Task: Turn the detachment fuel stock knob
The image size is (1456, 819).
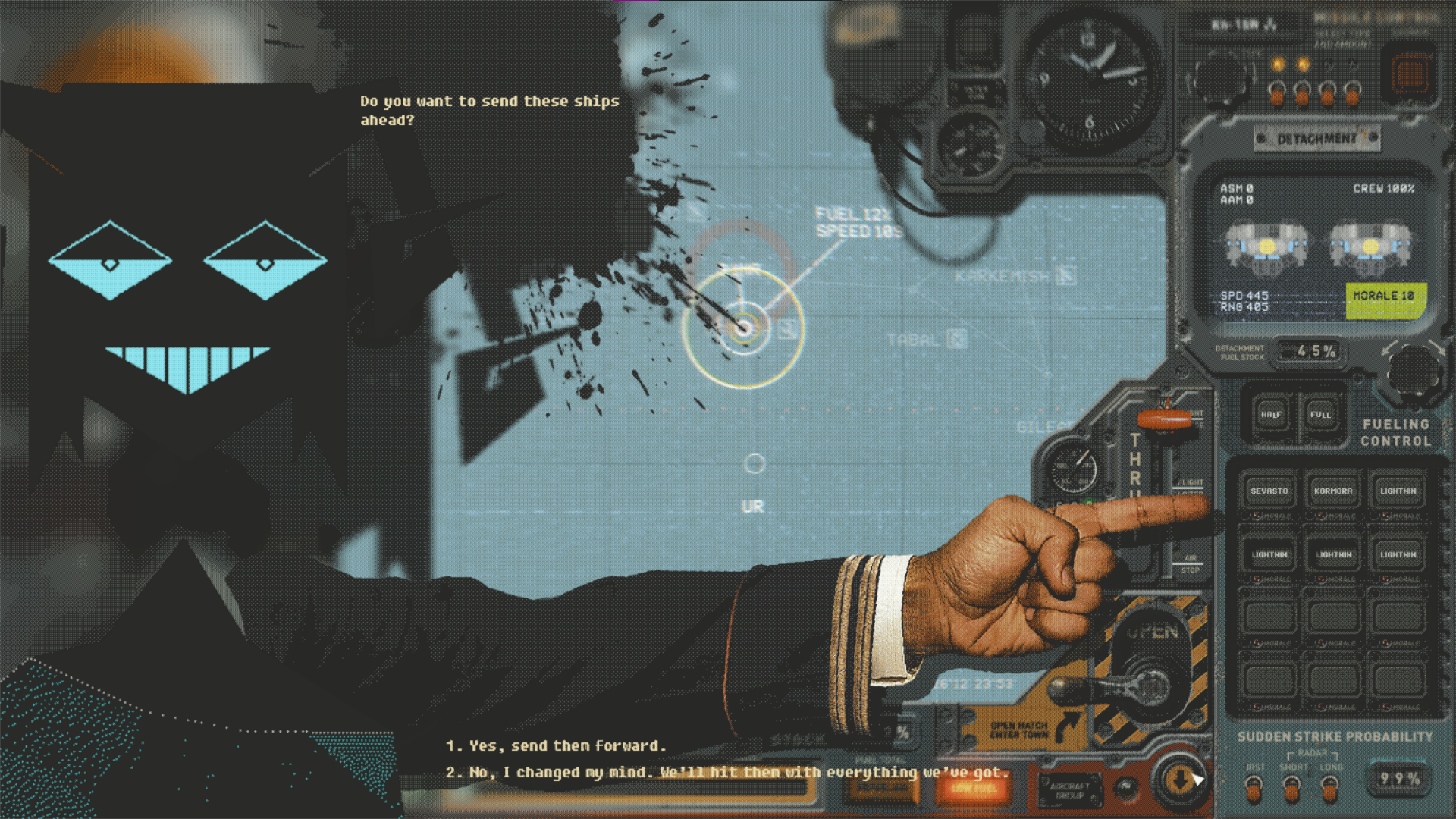Action: (1413, 370)
